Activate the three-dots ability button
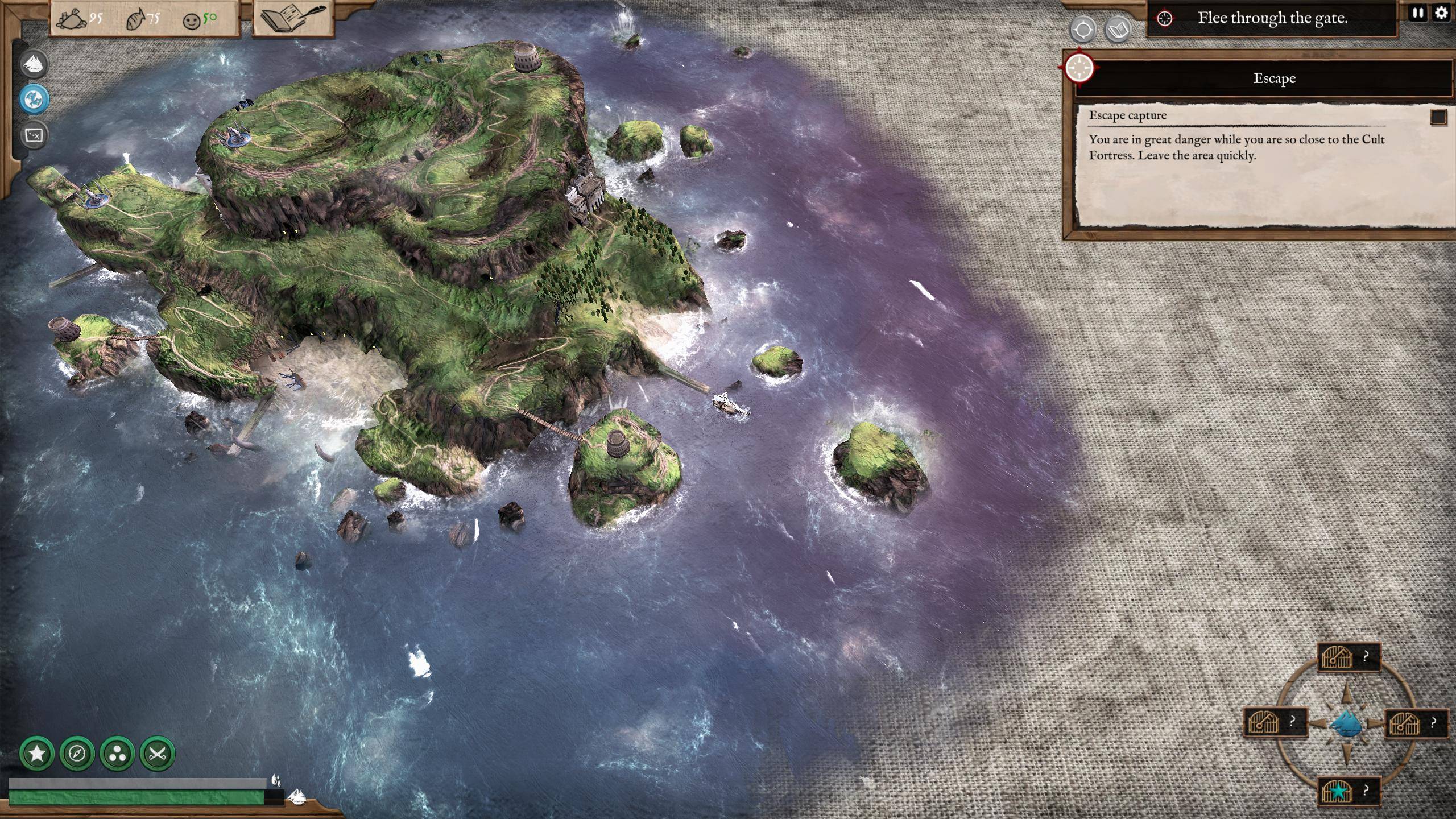1456x819 pixels. tap(117, 754)
